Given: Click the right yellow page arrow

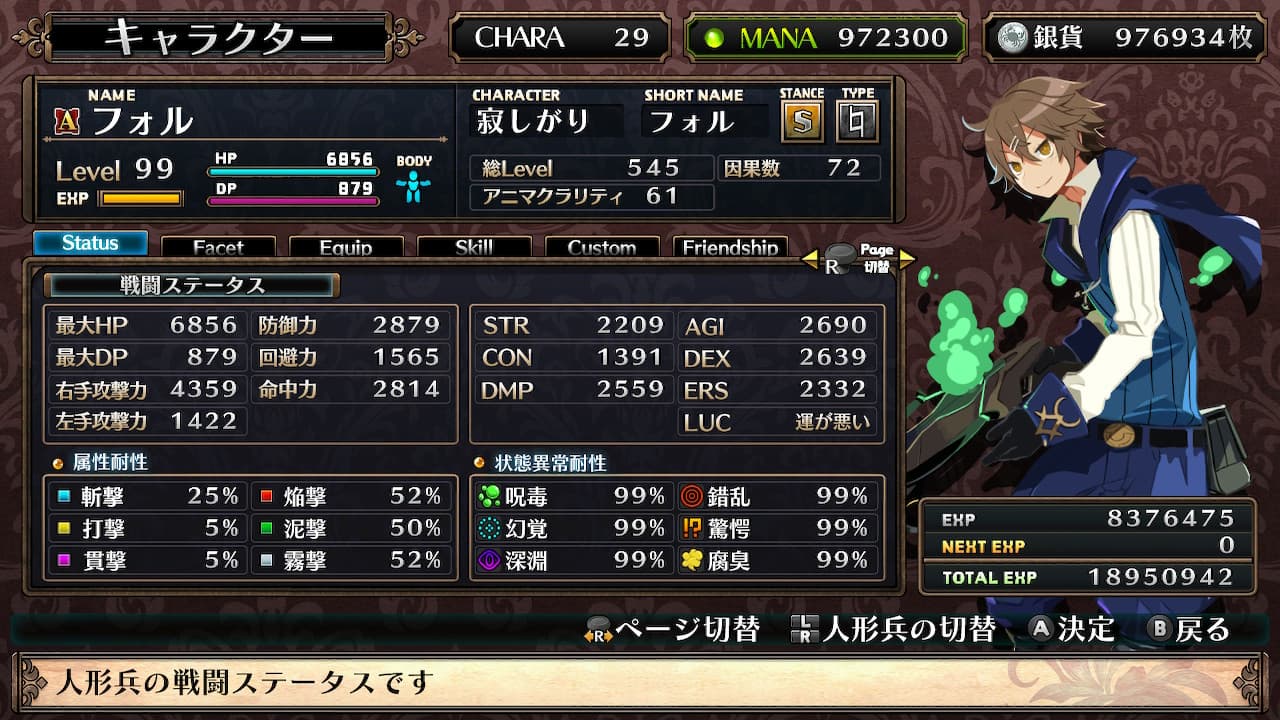Looking at the screenshot, I should 906,260.
